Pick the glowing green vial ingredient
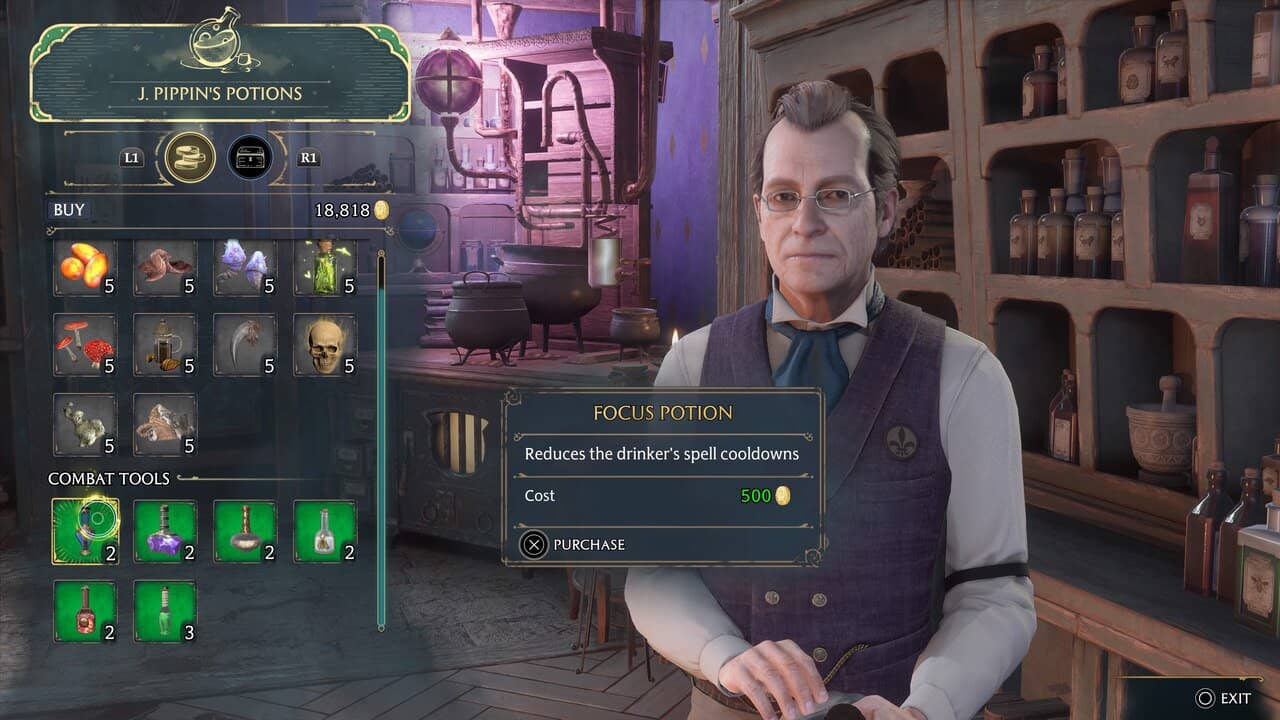Viewport: 1280px width, 720px height. [x=325, y=268]
